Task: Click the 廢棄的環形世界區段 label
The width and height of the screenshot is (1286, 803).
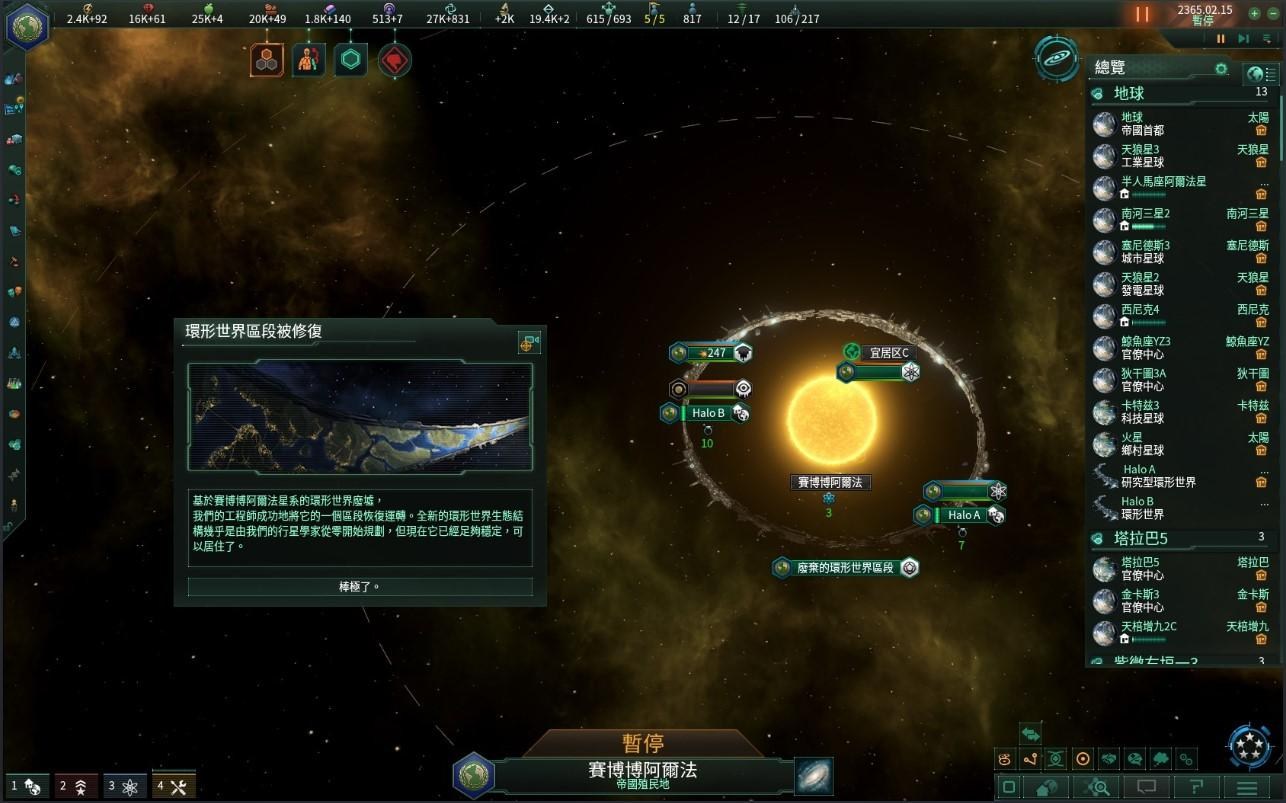Action: 845,567
